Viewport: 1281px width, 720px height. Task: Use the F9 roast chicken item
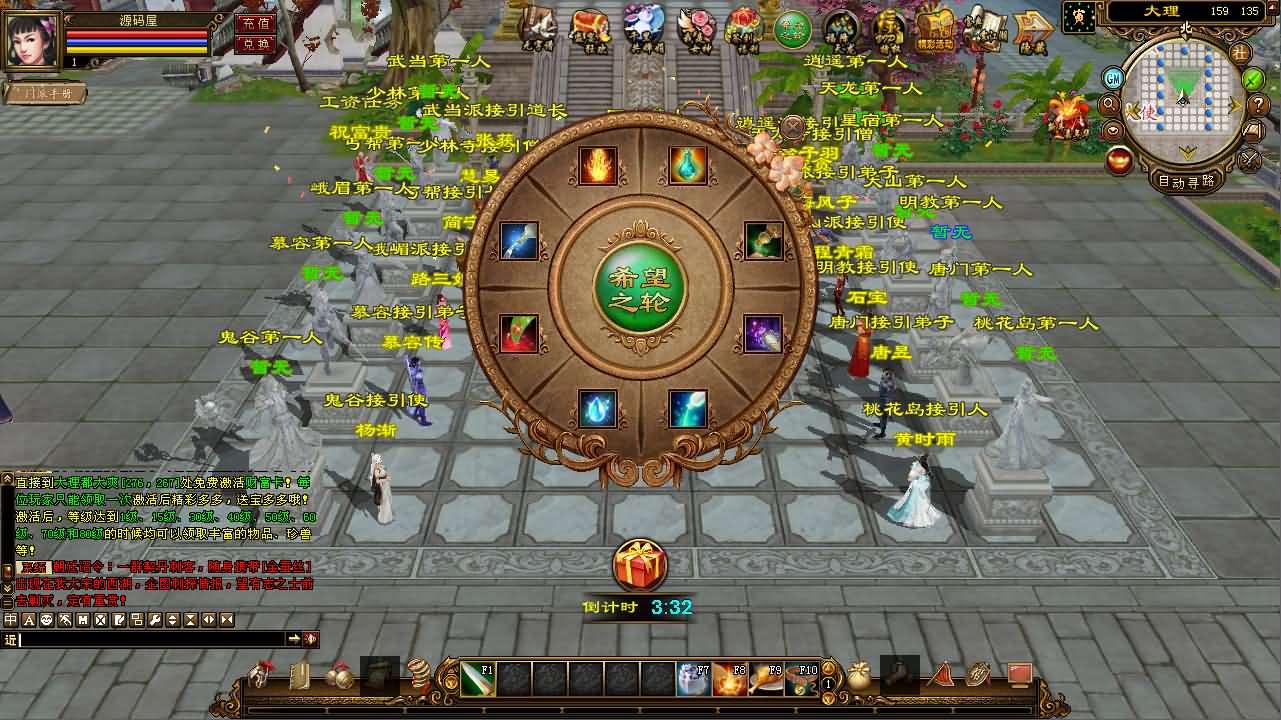[x=765, y=679]
